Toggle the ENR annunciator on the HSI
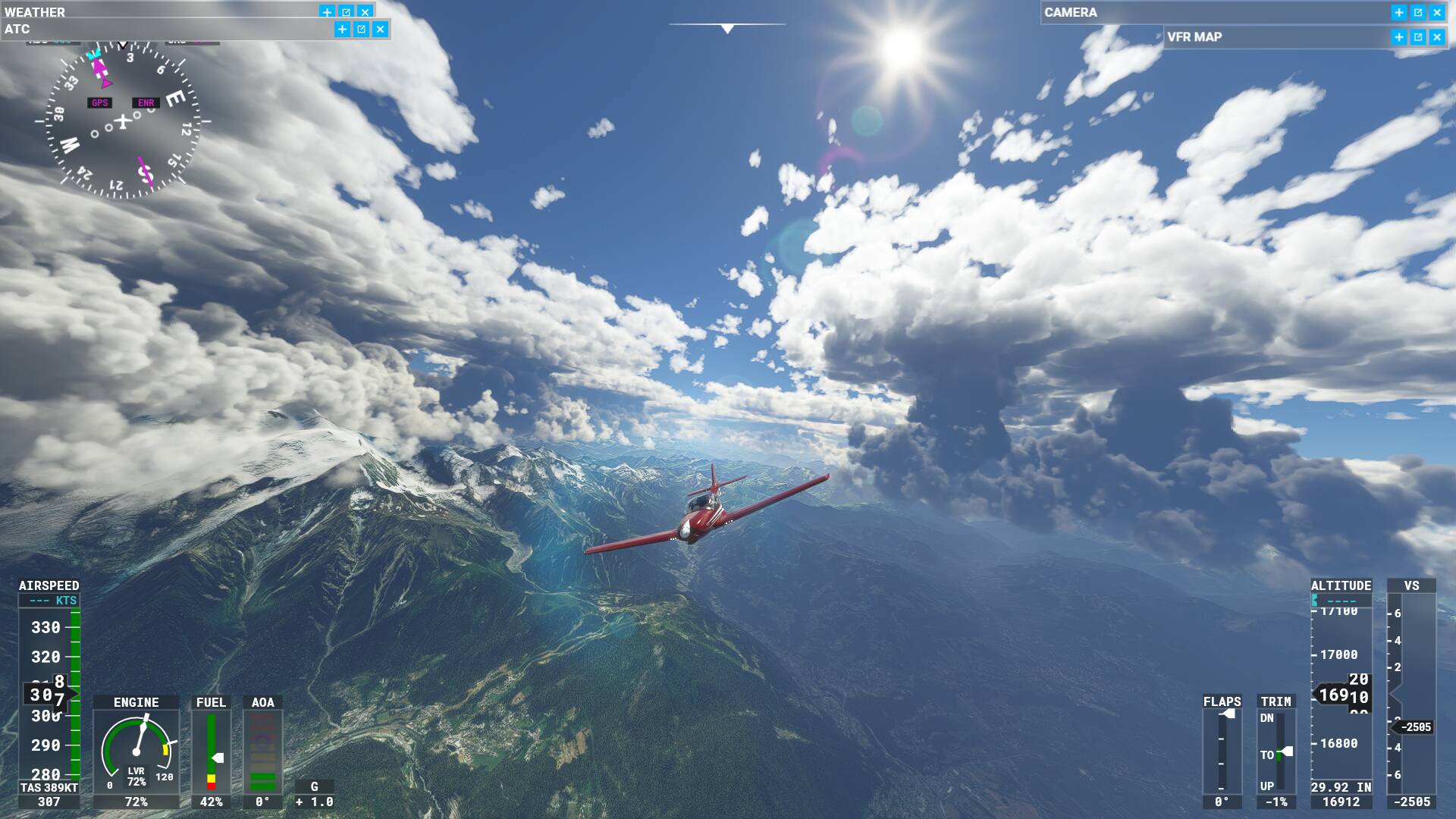The image size is (1456, 819). (145, 102)
